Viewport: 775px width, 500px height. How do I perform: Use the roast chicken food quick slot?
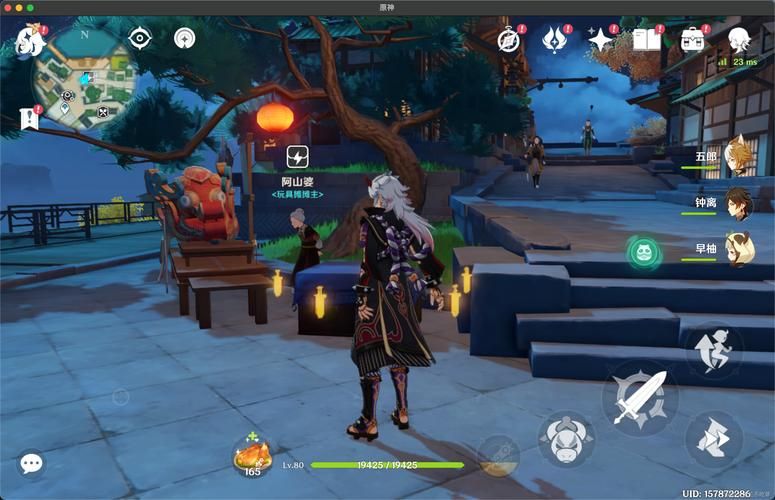(251, 456)
